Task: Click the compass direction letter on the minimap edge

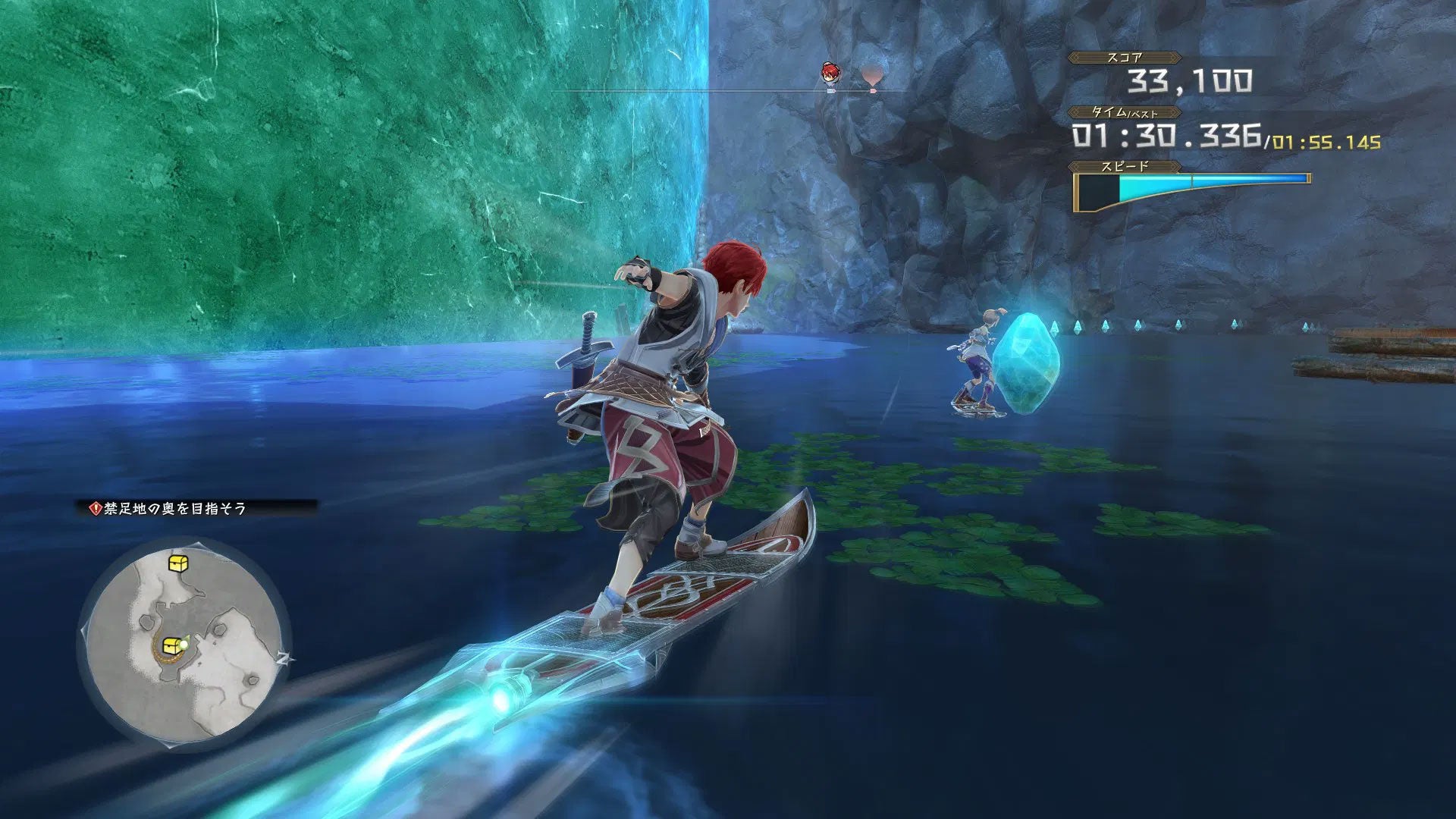Action: (x=285, y=658)
